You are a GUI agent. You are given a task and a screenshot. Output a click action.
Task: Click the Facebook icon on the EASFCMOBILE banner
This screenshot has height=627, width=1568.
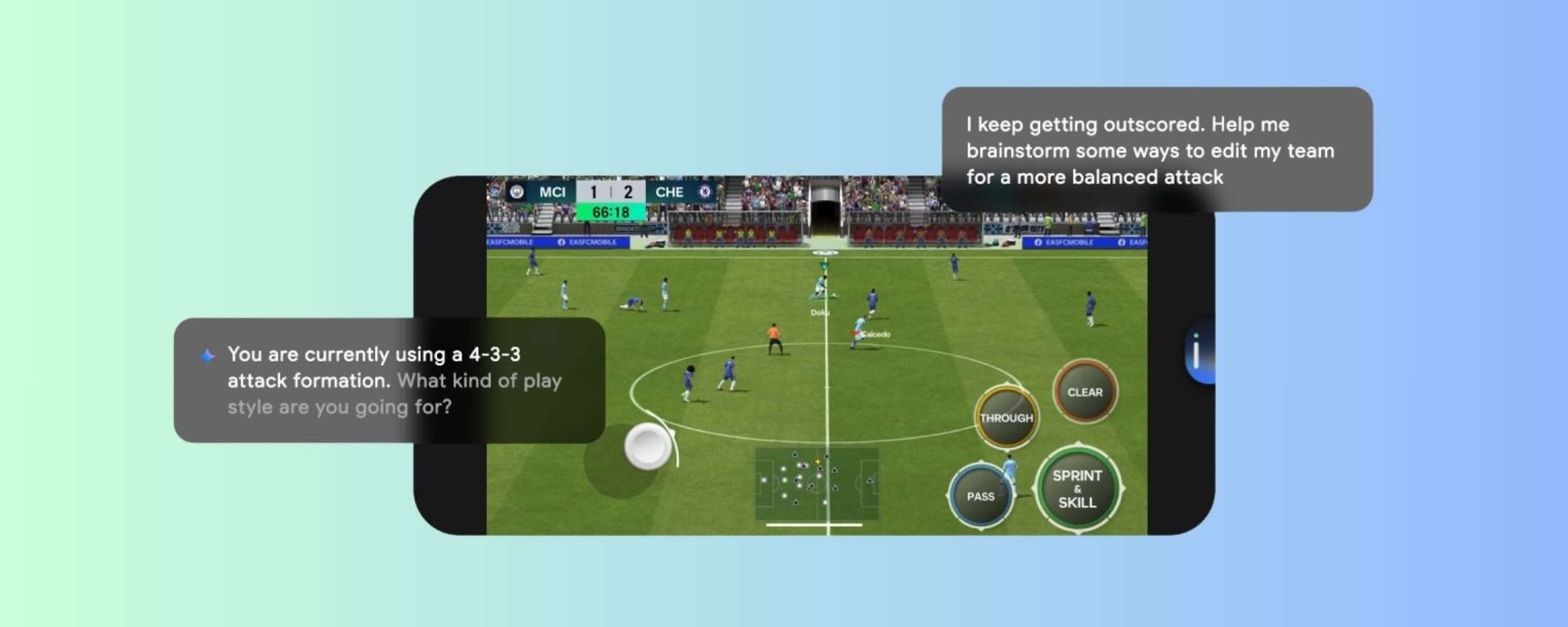pos(563,243)
